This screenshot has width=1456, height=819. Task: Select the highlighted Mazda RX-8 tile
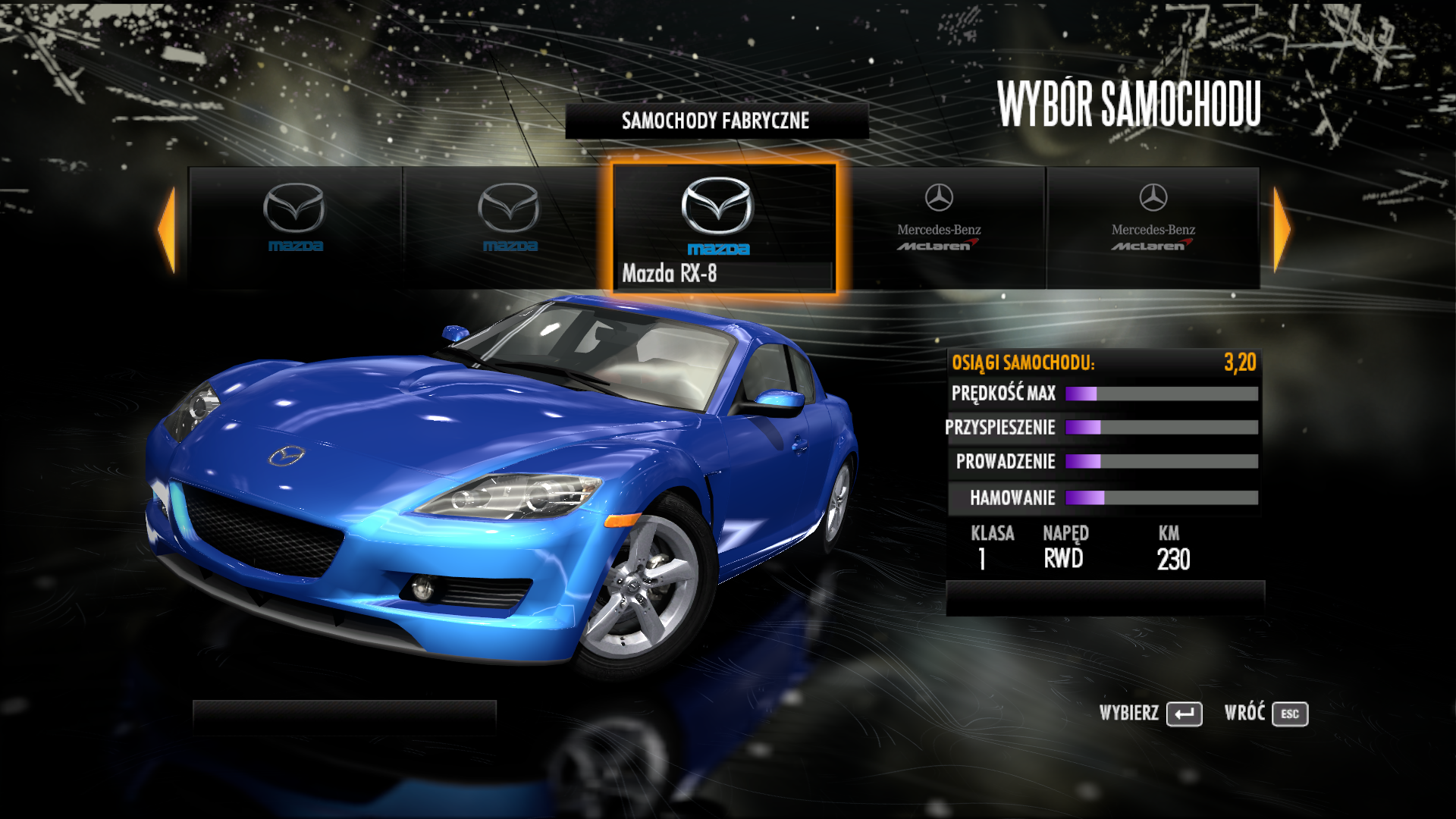[x=723, y=227]
